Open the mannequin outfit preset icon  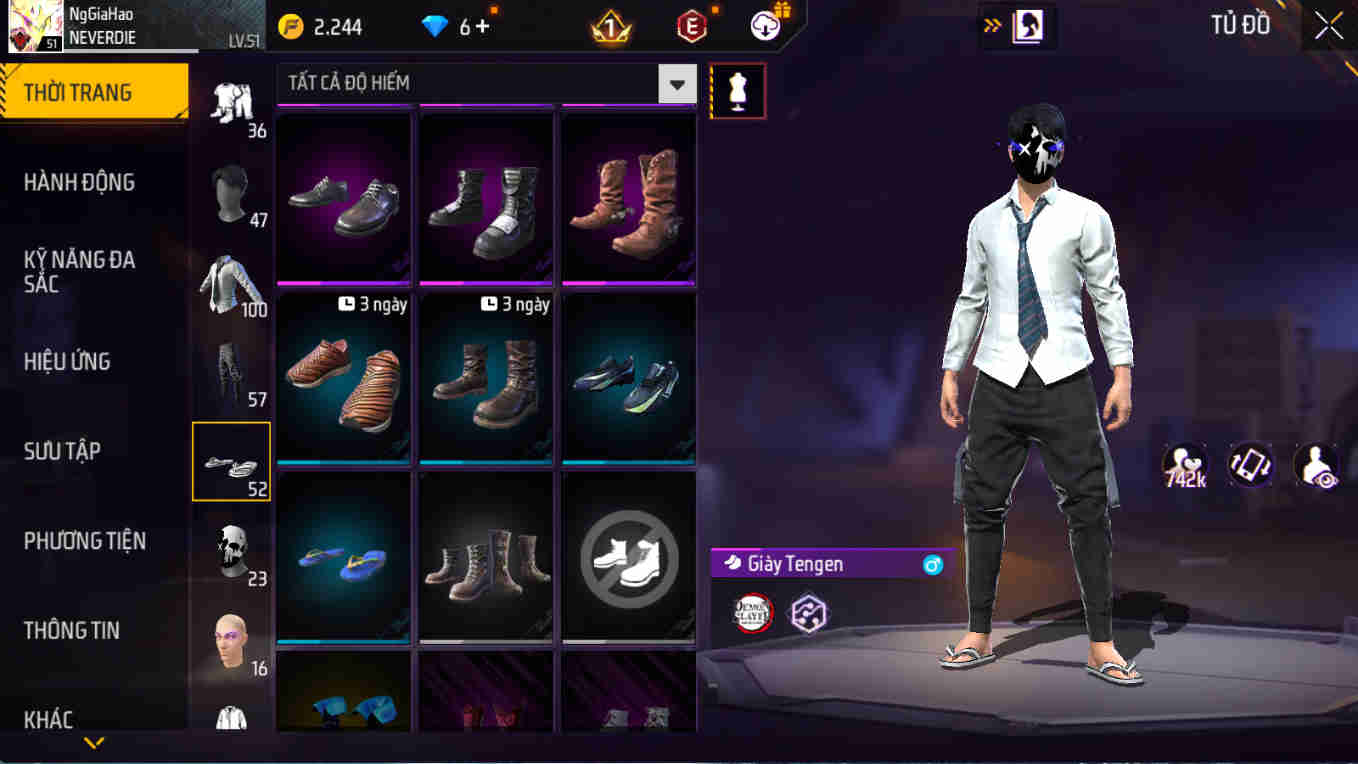737,90
